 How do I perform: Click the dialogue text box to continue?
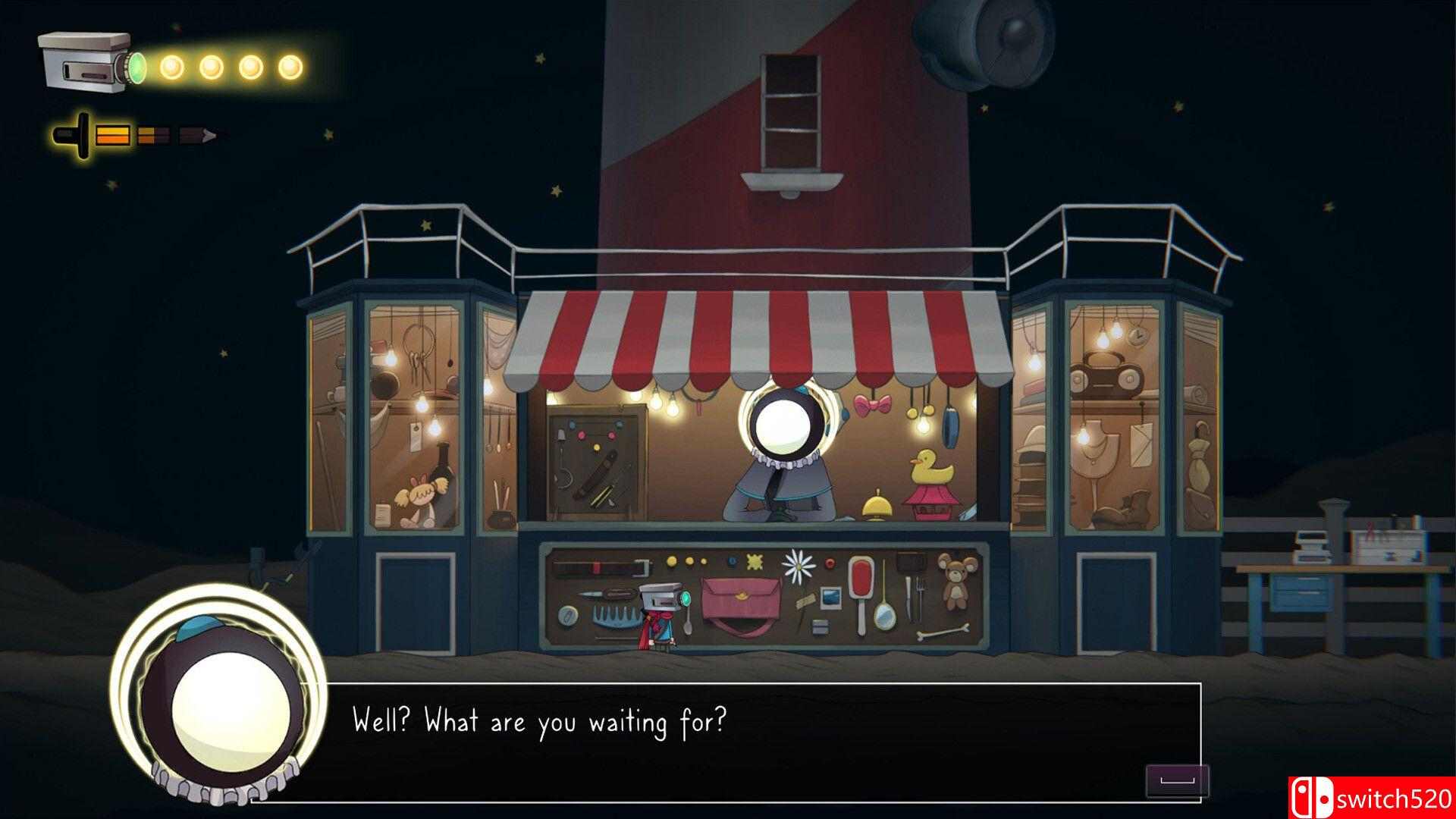point(726,742)
